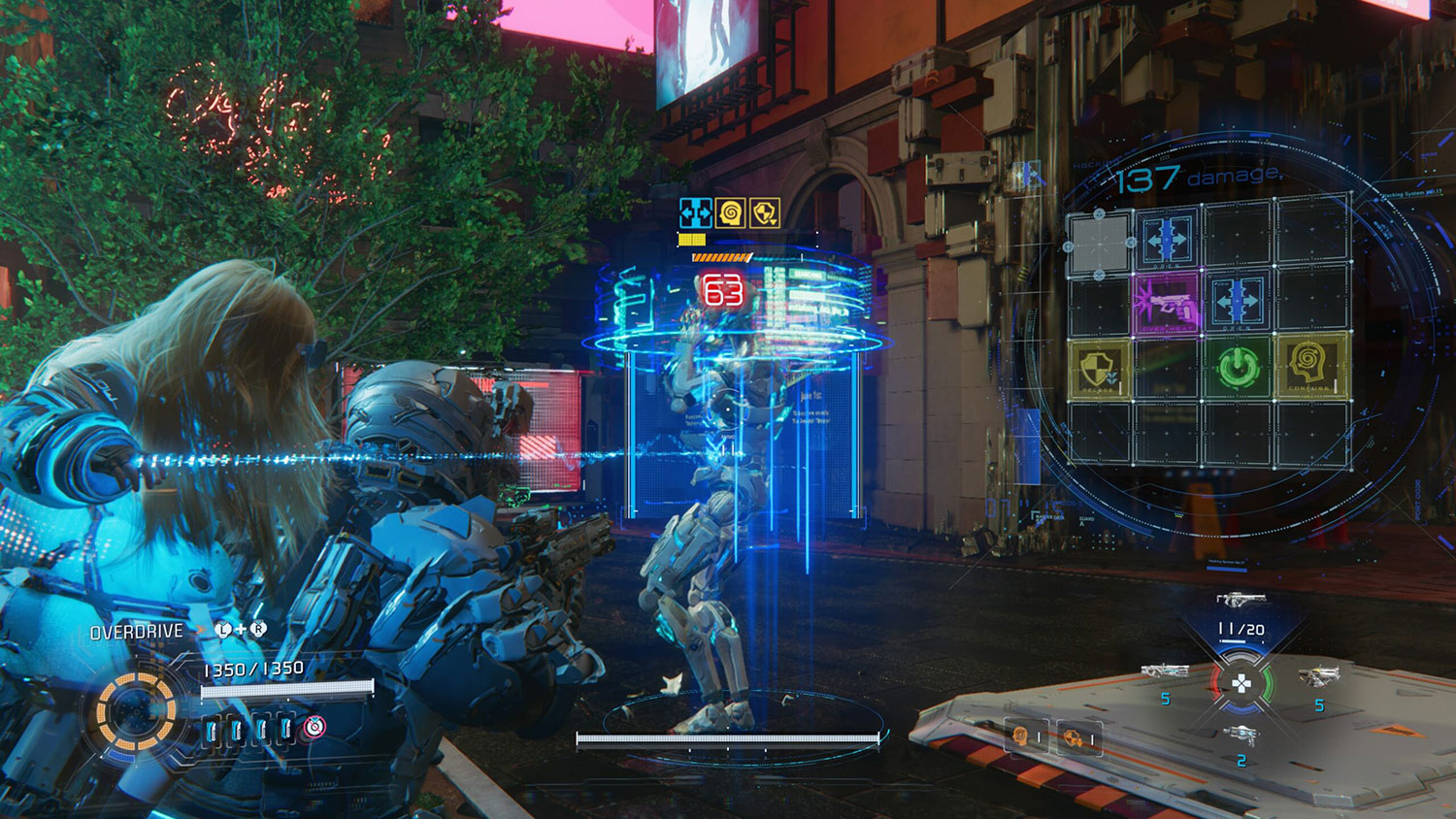Equip the yellow-accented launcher weapon
Screen dimensions: 1456x819
pos(1317,675)
